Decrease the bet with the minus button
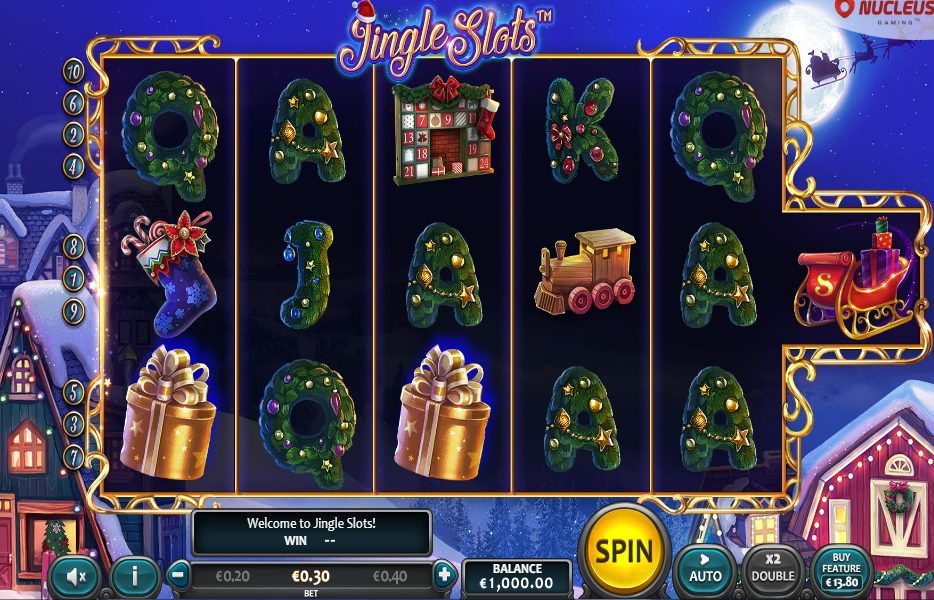Viewport: 934px width, 600px height. [x=177, y=575]
